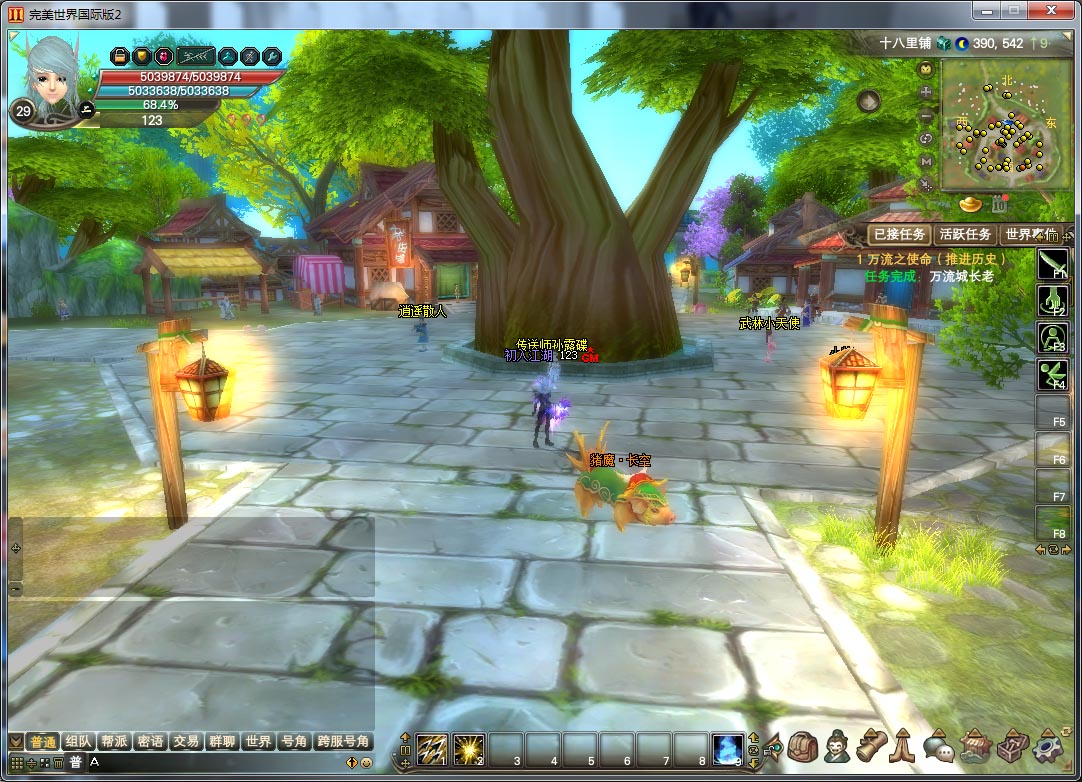Switch to the 已接任务 quest tab
1082x782 pixels.
pyautogui.click(x=899, y=234)
